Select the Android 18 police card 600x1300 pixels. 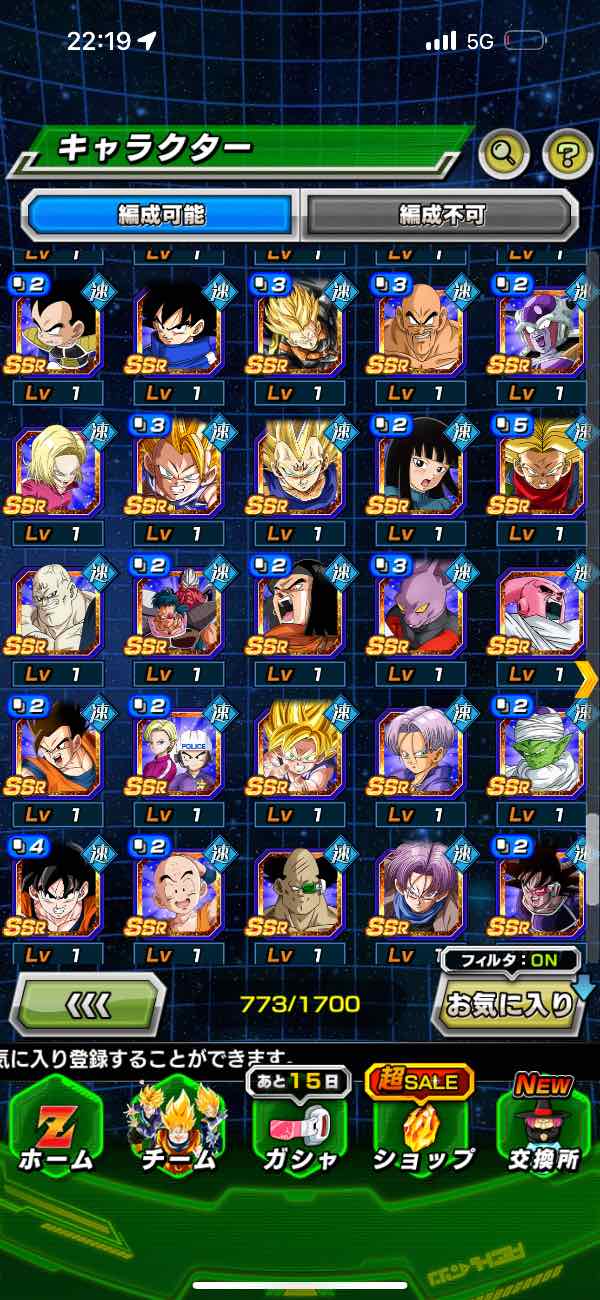[x=181, y=744]
